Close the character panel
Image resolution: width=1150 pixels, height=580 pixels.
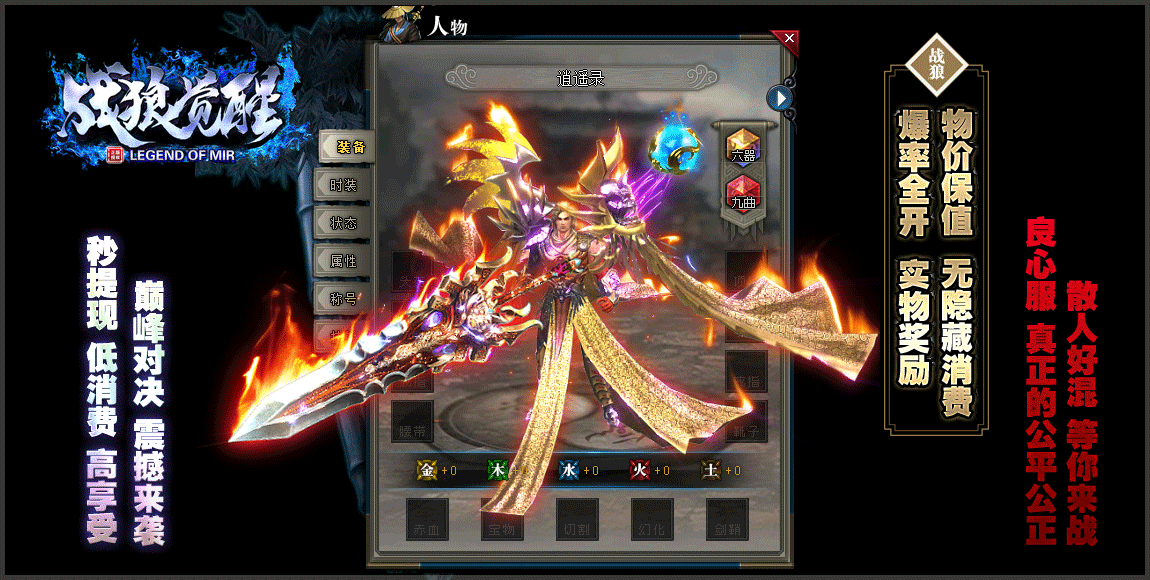point(789,39)
